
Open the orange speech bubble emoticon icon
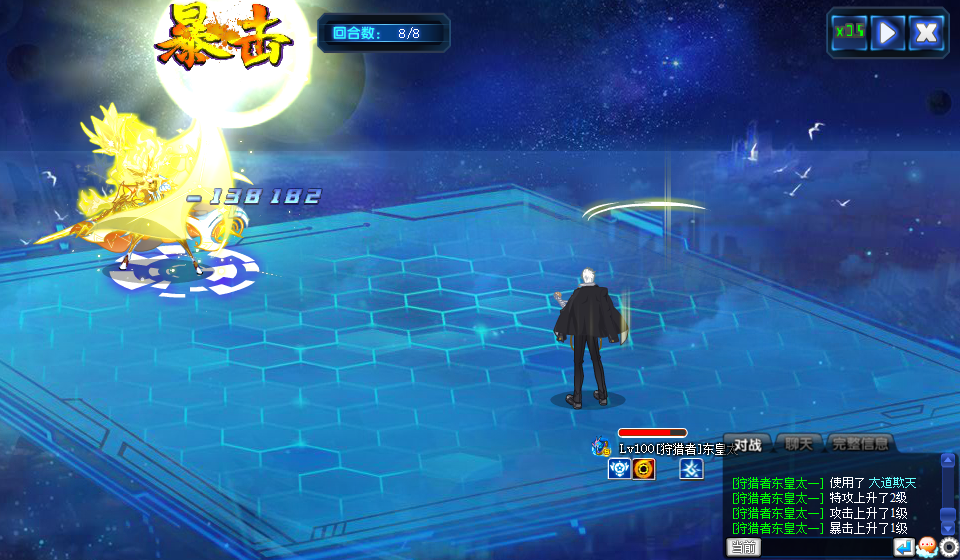pos(927,547)
